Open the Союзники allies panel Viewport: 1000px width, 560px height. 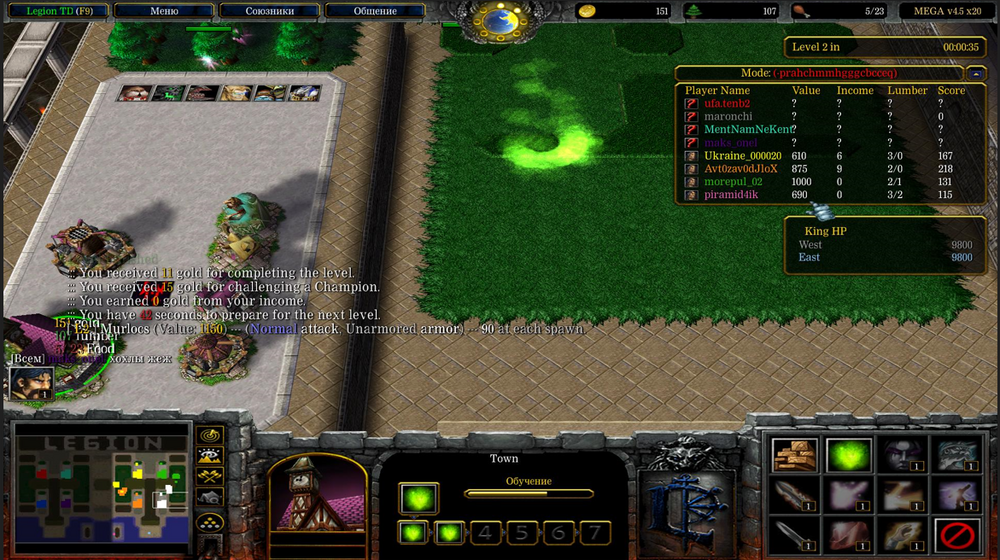coord(269,11)
